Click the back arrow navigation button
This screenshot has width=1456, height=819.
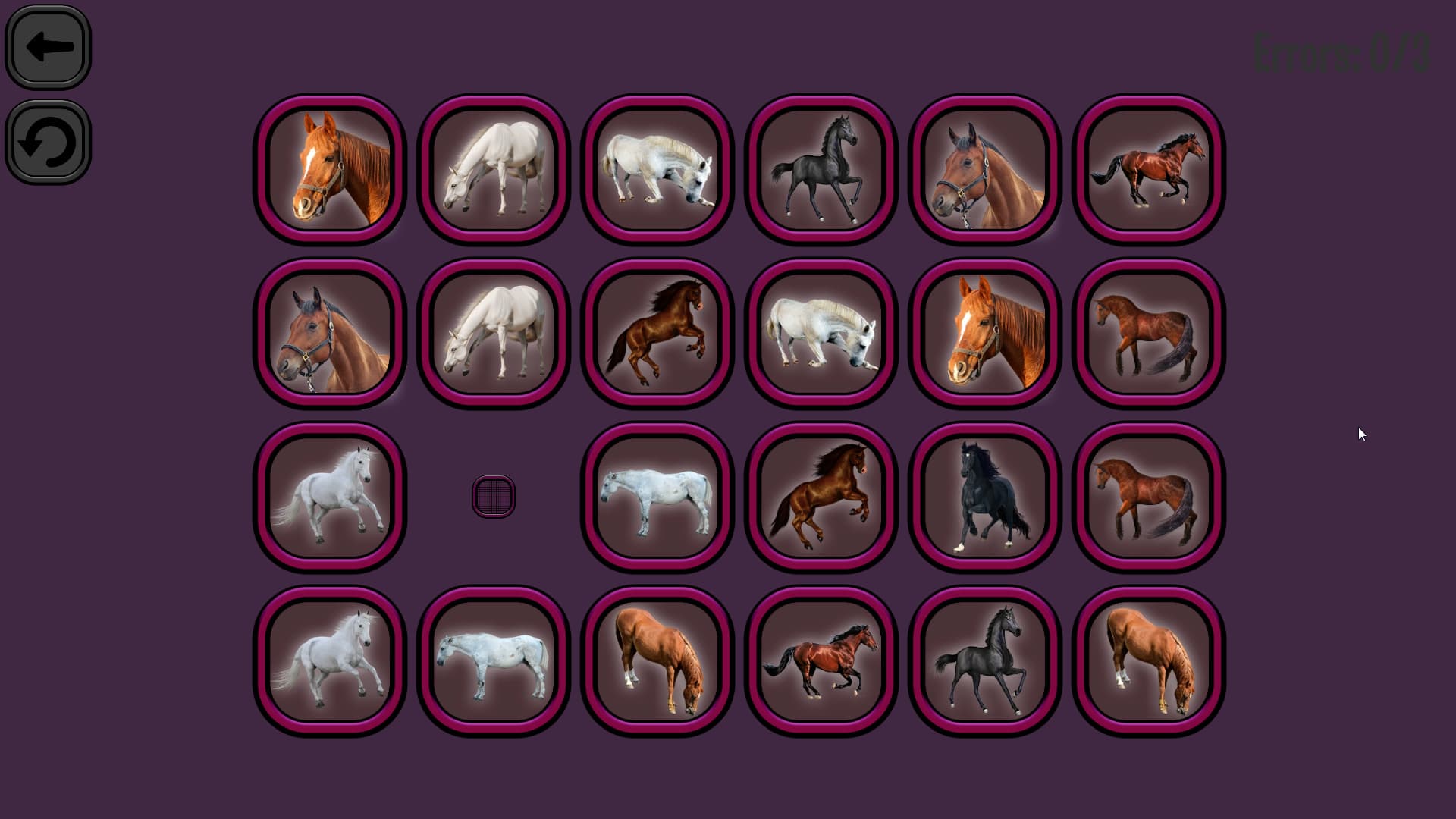[47, 45]
